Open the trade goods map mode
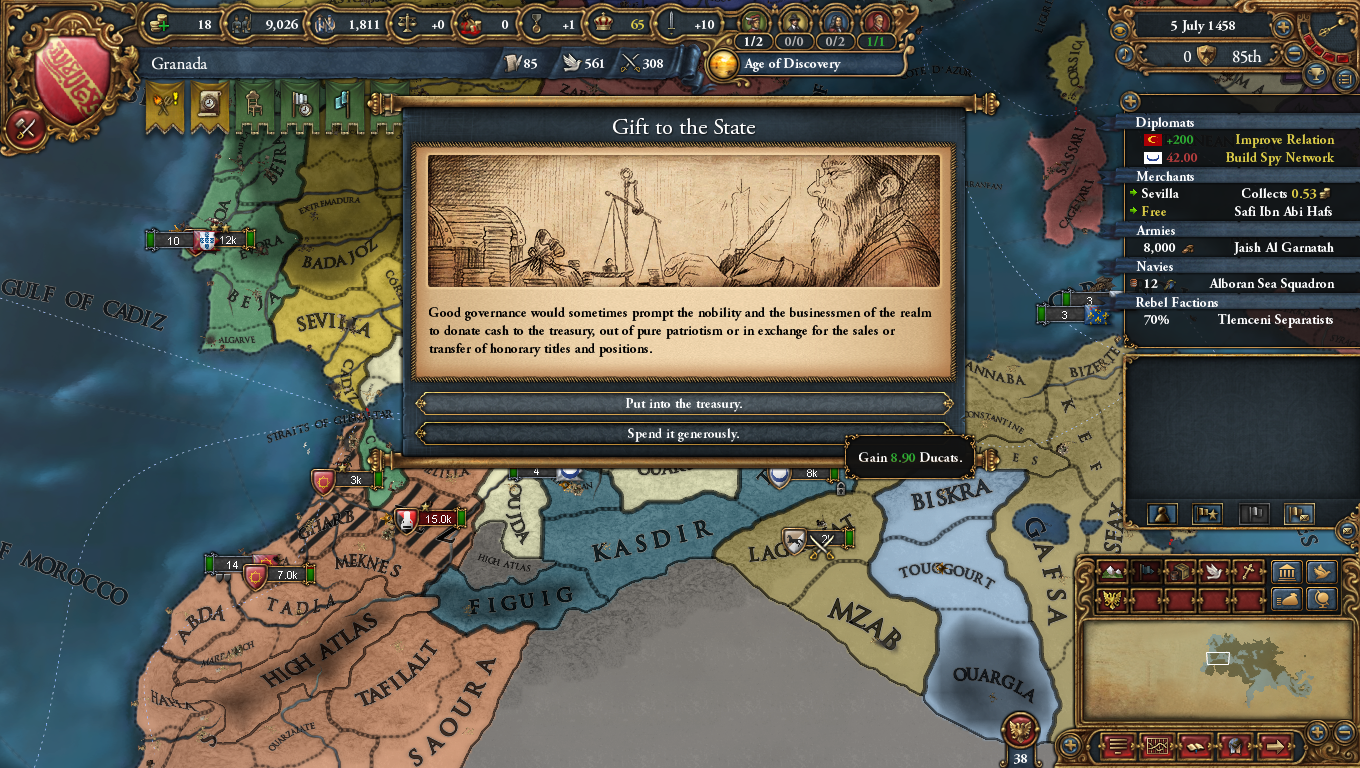The width and height of the screenshot is (1360, 768). click(1178, 570)
